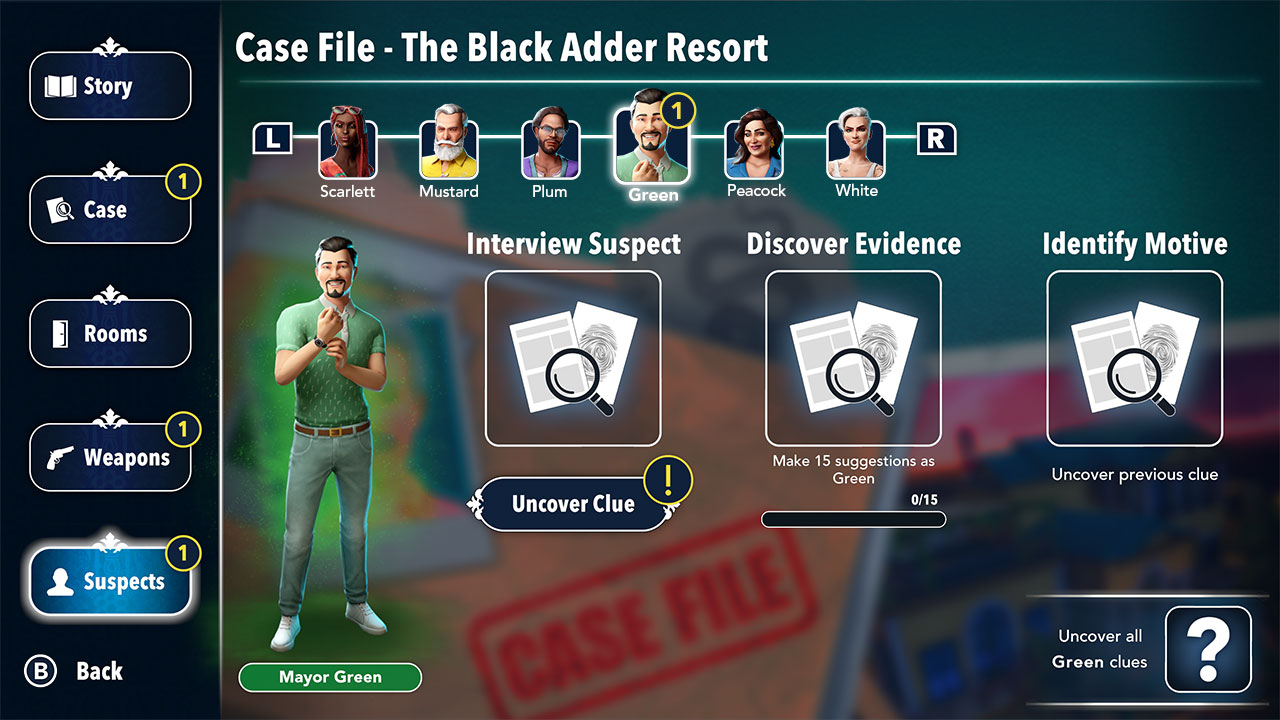Open the Identify Motive clue icon
Viewport: 1280px width, 720px height.
tap(1136, 358)
